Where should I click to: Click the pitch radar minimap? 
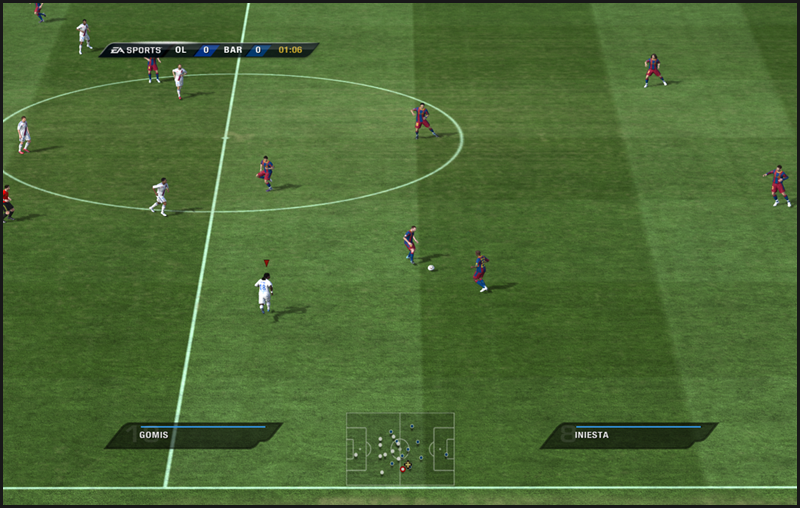[x=400, y=449]
